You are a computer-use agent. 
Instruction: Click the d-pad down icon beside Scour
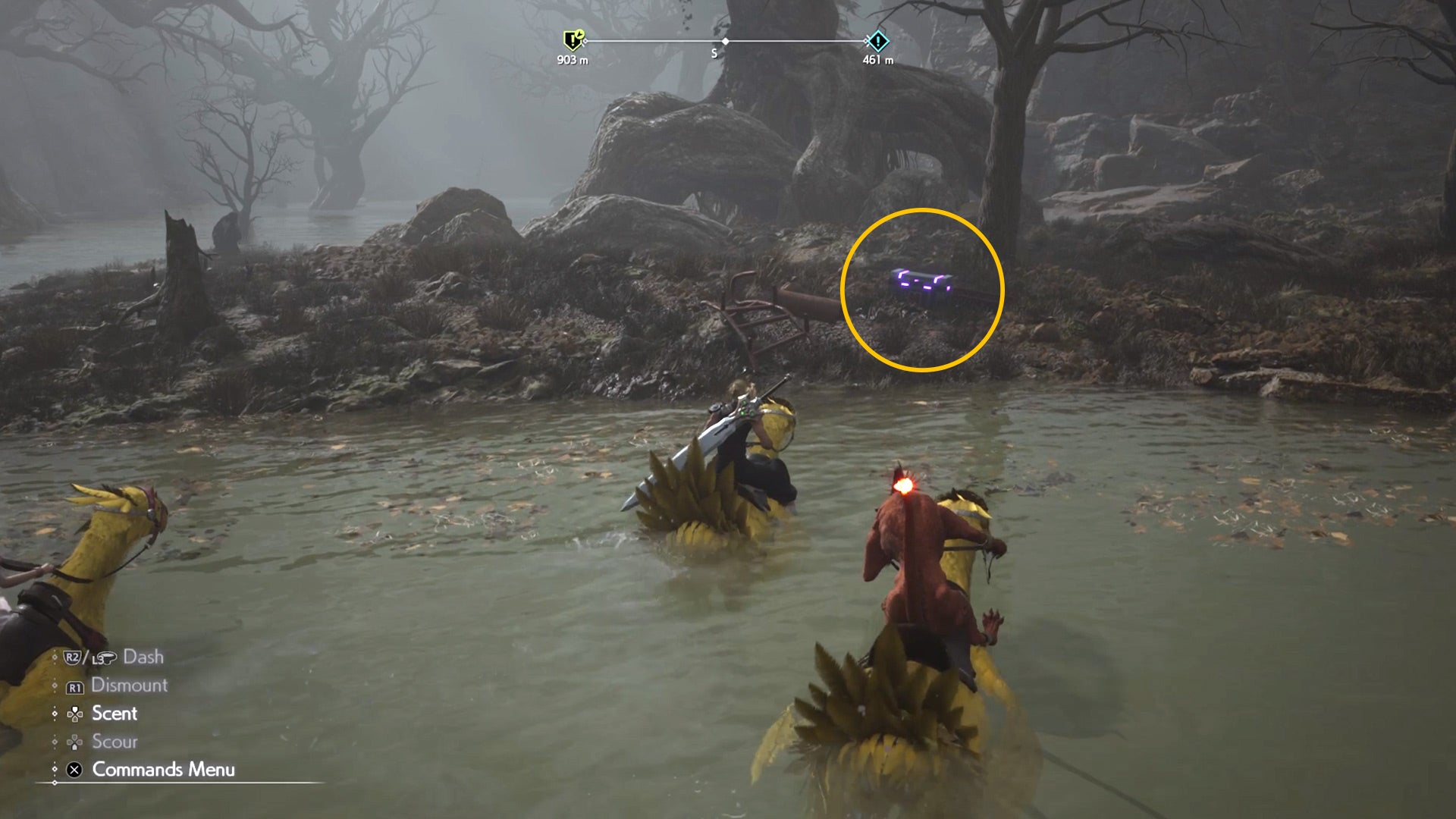pos(74,742)
